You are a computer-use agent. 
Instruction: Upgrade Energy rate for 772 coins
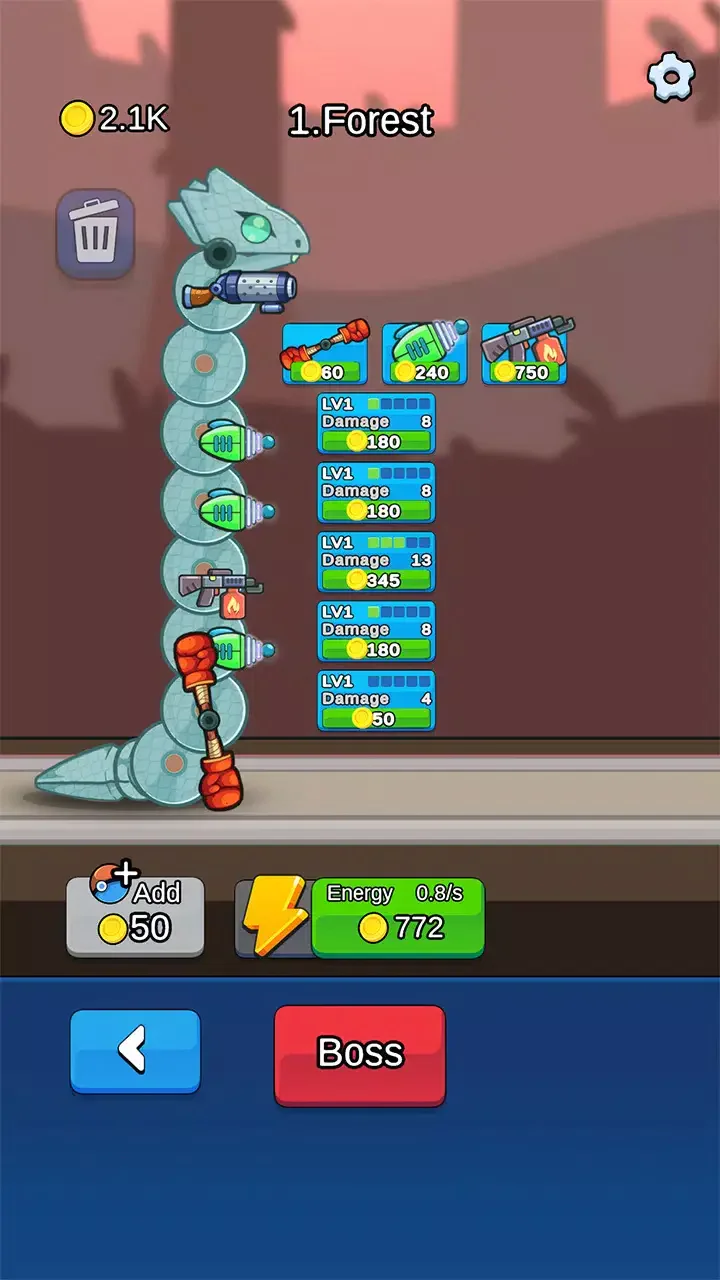tap(397, 916)
